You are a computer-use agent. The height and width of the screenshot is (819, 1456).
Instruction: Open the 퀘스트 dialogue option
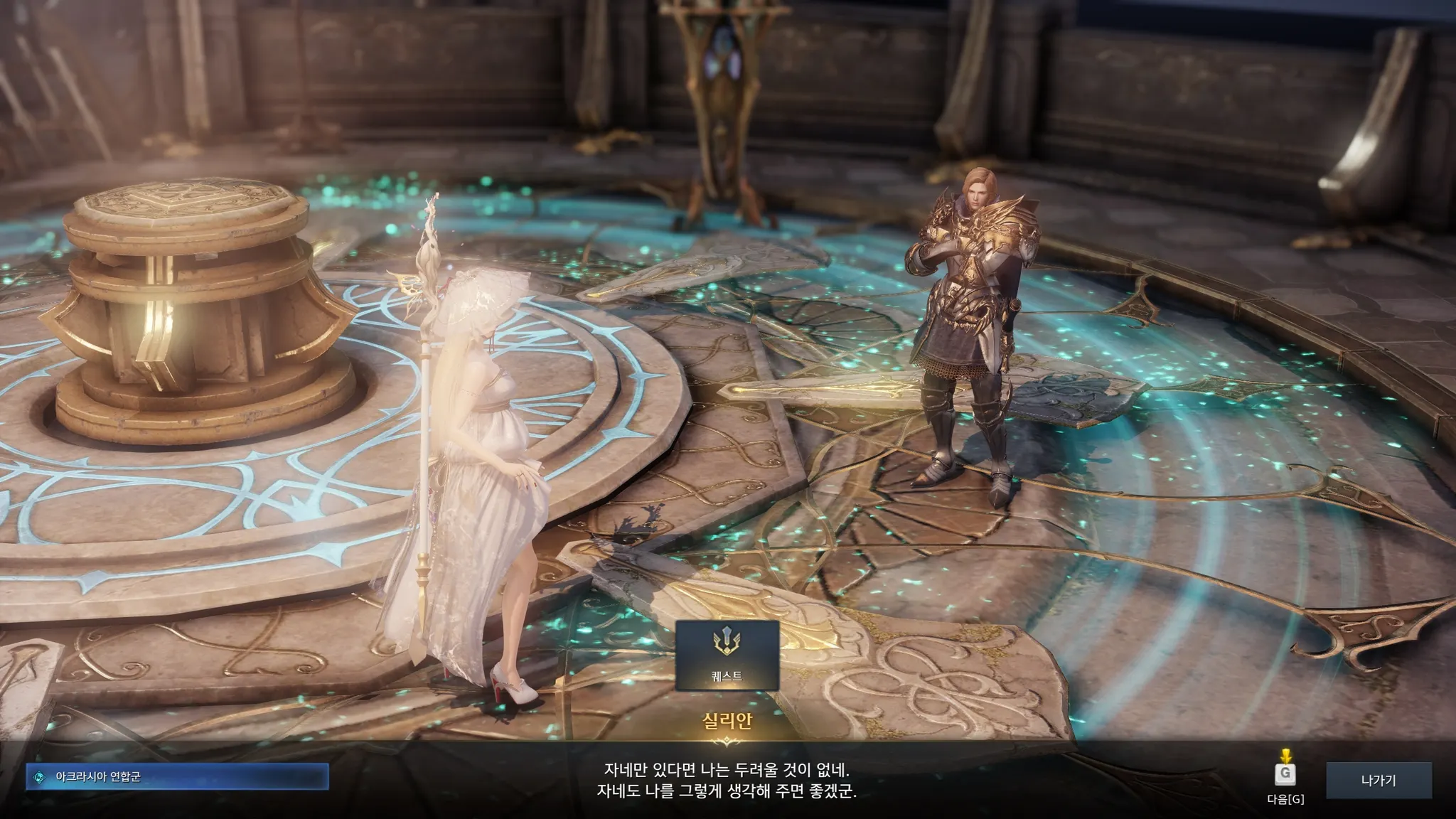727,655
